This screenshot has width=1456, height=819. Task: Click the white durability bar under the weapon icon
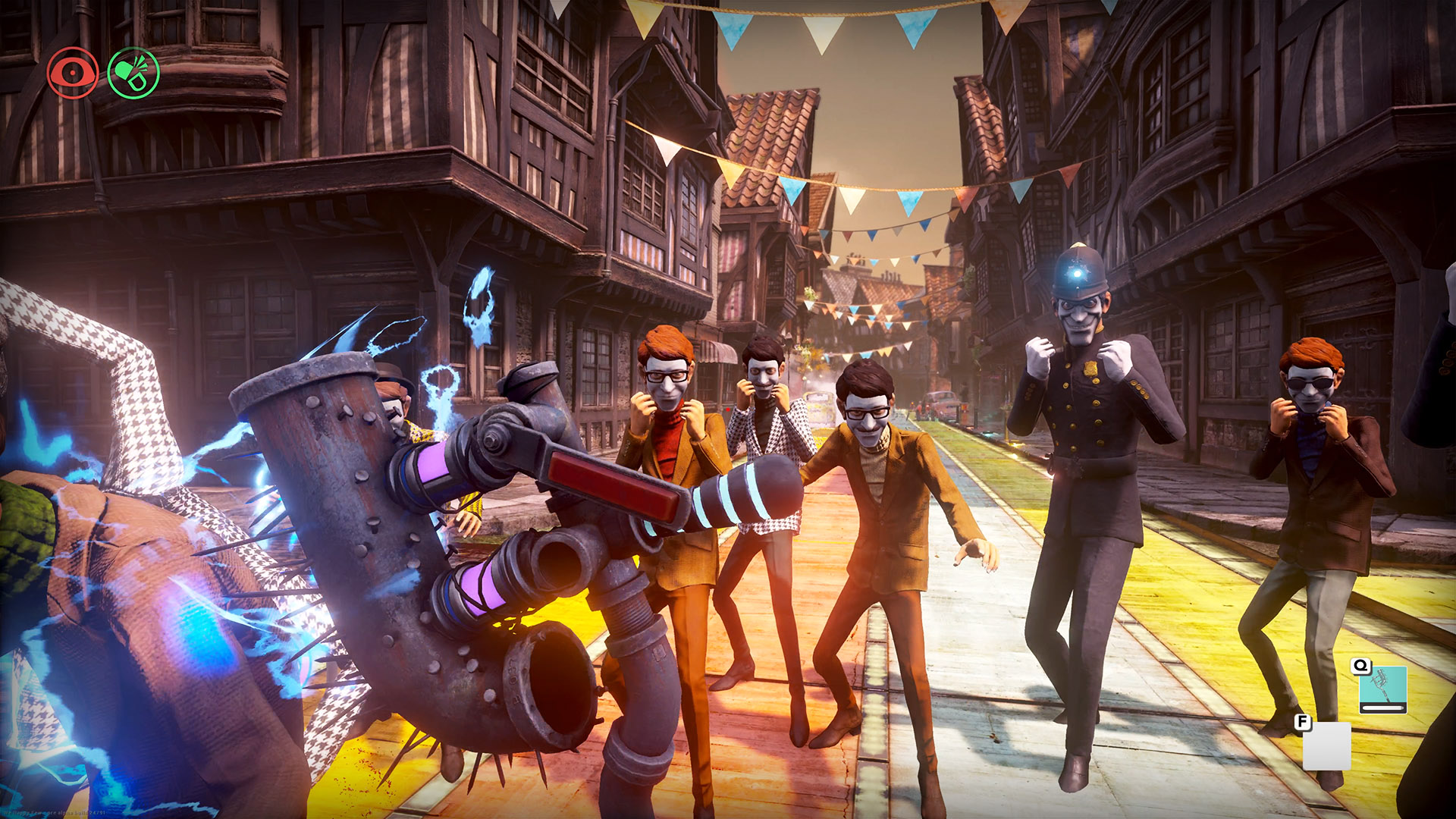(1383, 707)
